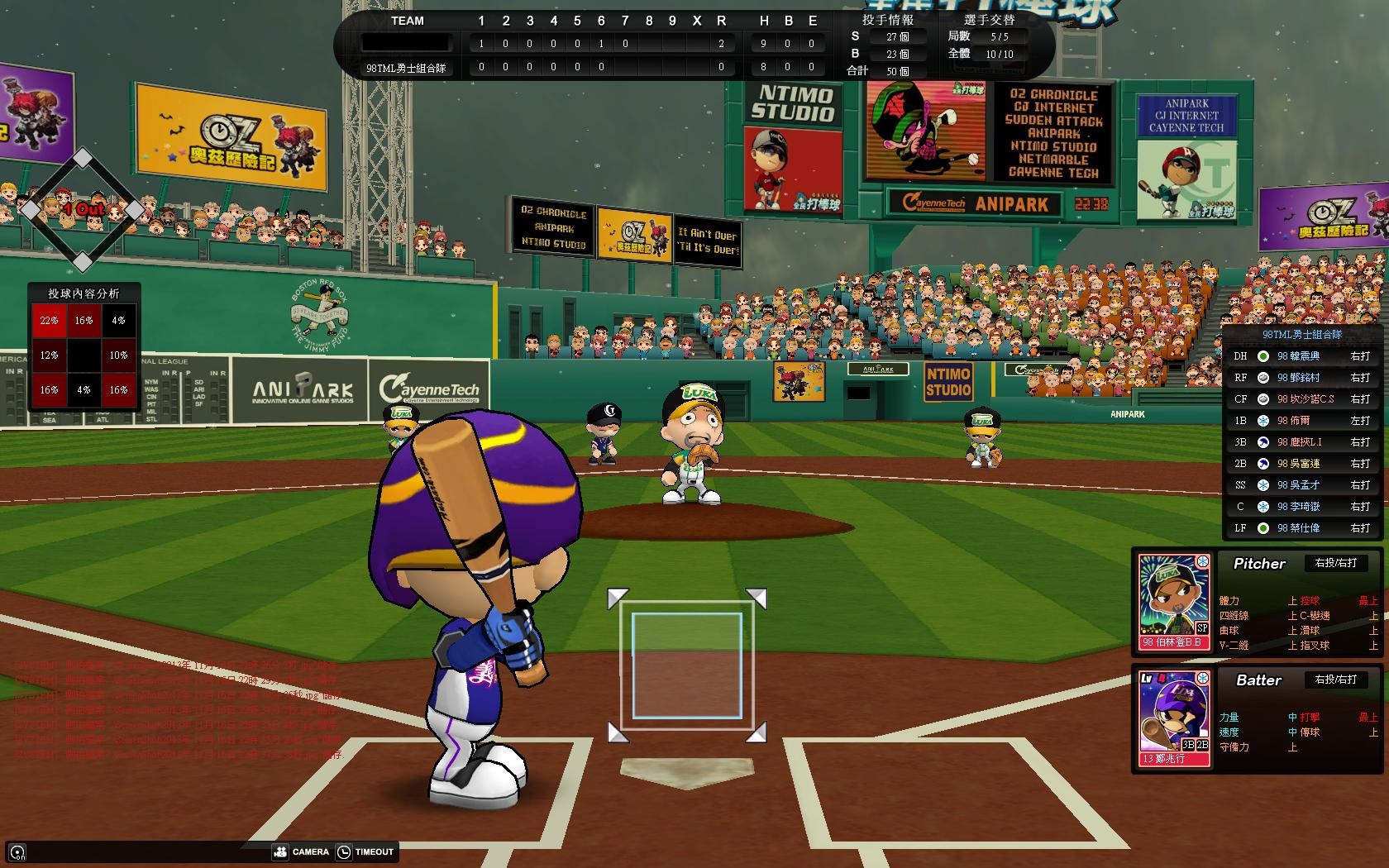Click the CAMERA button
Image resolution: width=1389 pixels, height=868 pixels.
[x=302, y=851]
